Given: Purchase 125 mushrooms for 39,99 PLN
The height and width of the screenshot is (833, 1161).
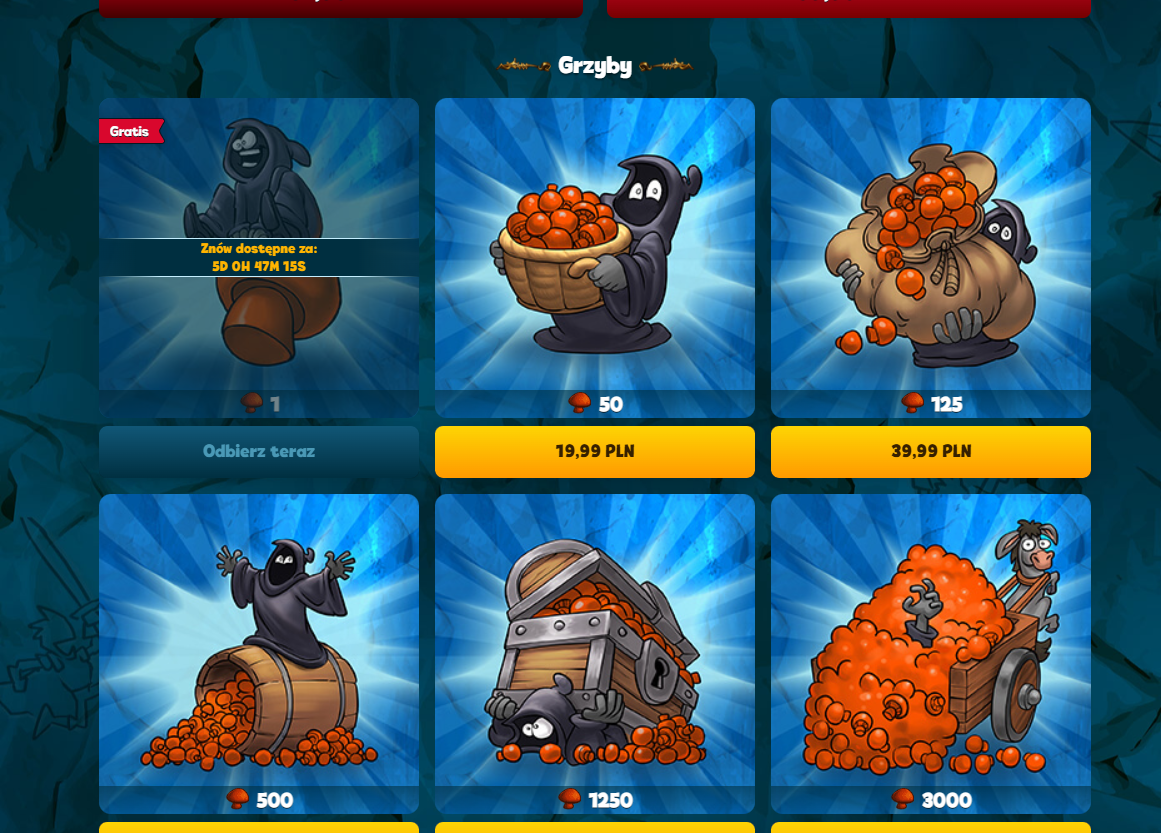Looking at the screenshot, I should (930, 451).
